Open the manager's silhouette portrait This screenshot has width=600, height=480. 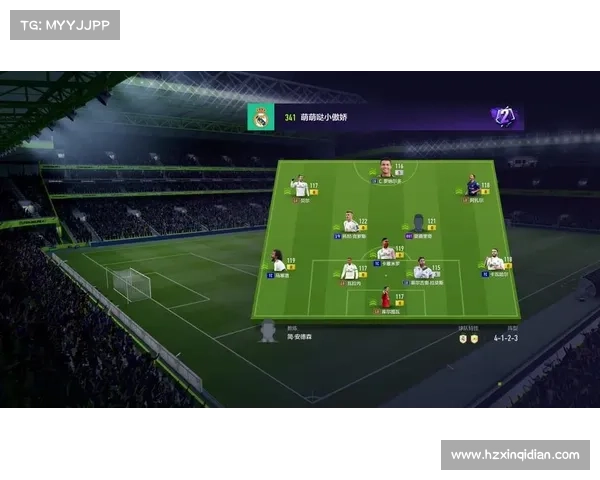pyautogui.click(x=267, y=331)
